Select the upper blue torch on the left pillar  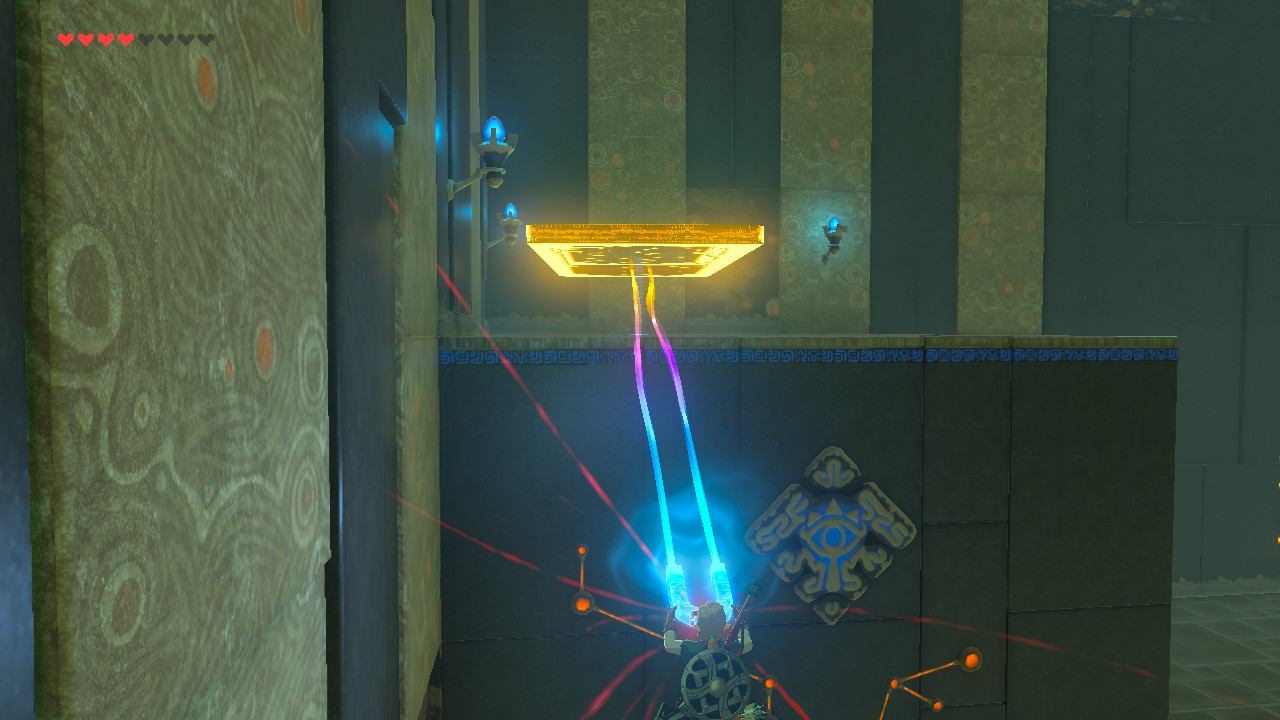click(493, 128)
